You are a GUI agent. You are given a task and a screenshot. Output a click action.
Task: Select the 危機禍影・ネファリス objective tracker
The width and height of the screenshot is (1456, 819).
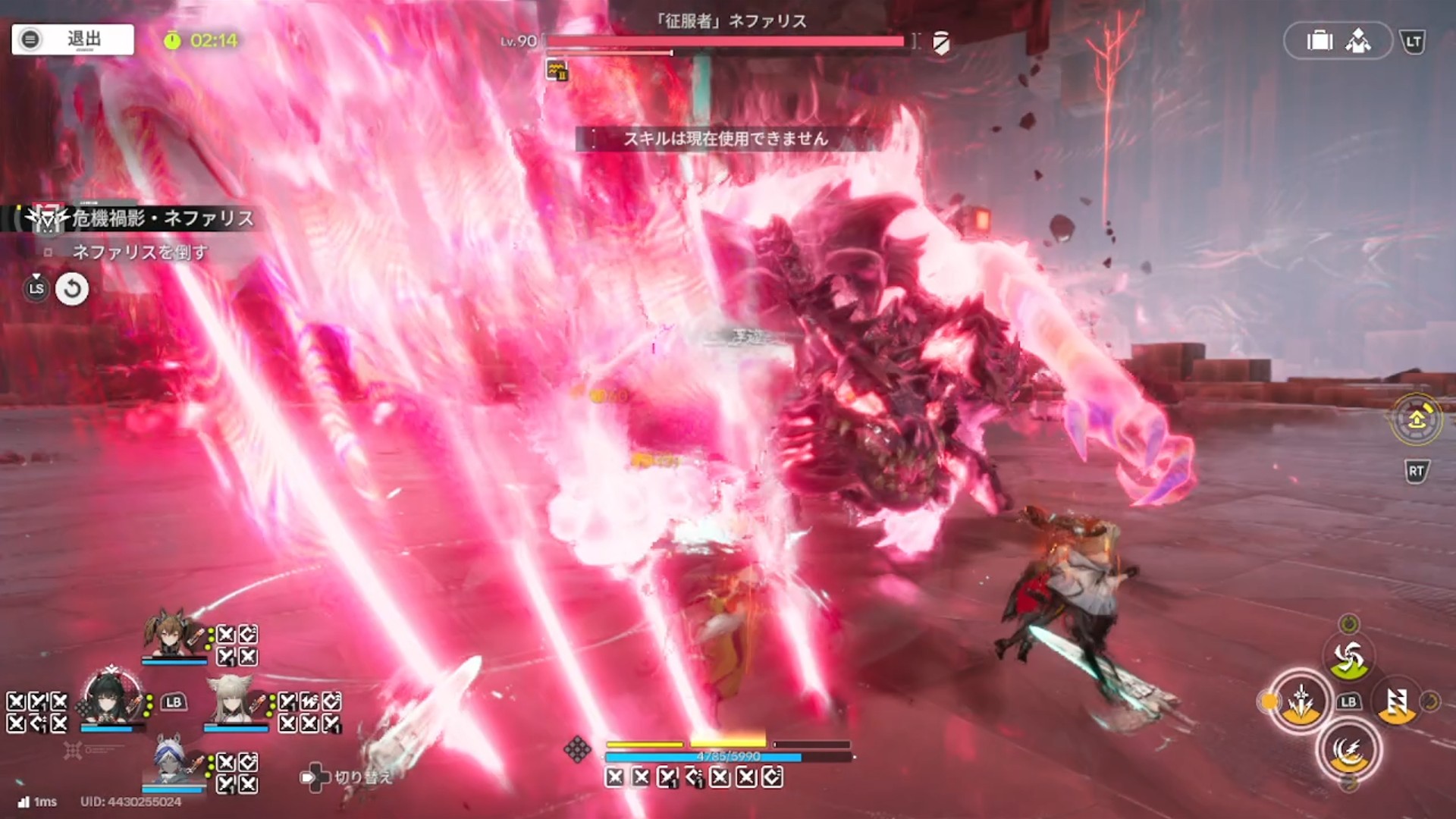coord(144,218)
